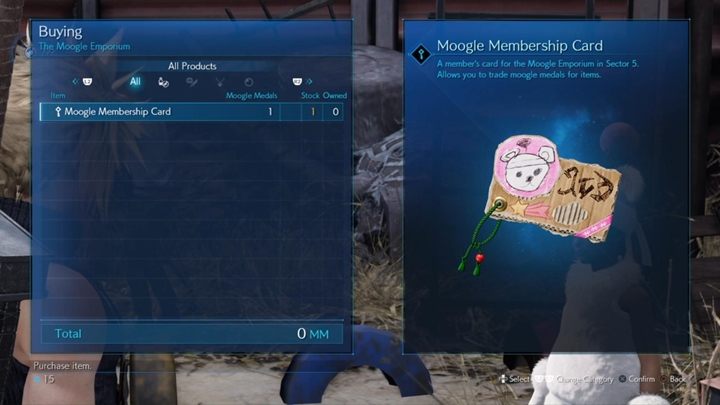The height and width of the screenshot is (405, 720).
Task: Switch to the All products tab
Action: click(135, 82)
